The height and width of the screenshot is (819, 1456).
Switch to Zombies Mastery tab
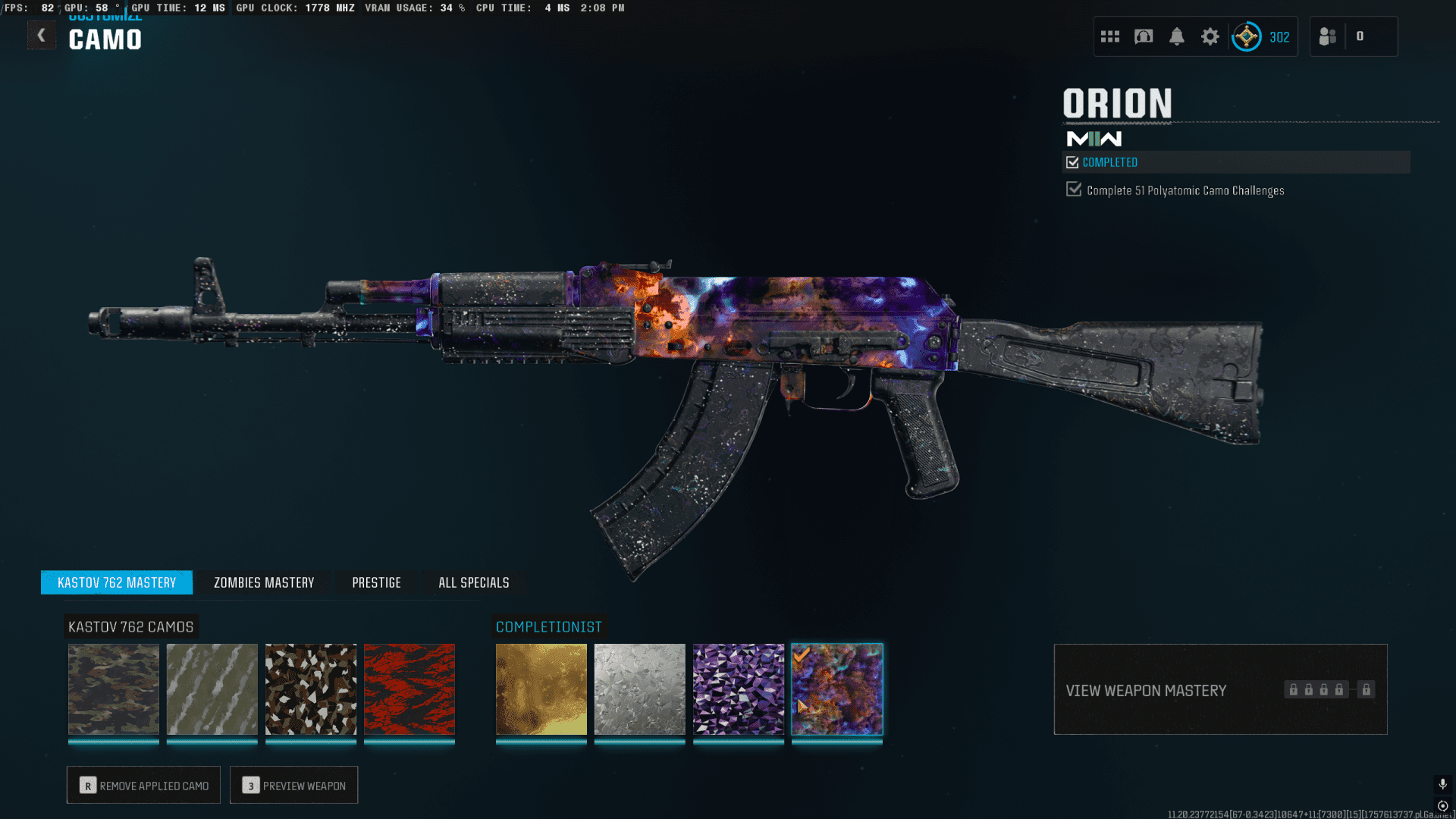point(264,582)
